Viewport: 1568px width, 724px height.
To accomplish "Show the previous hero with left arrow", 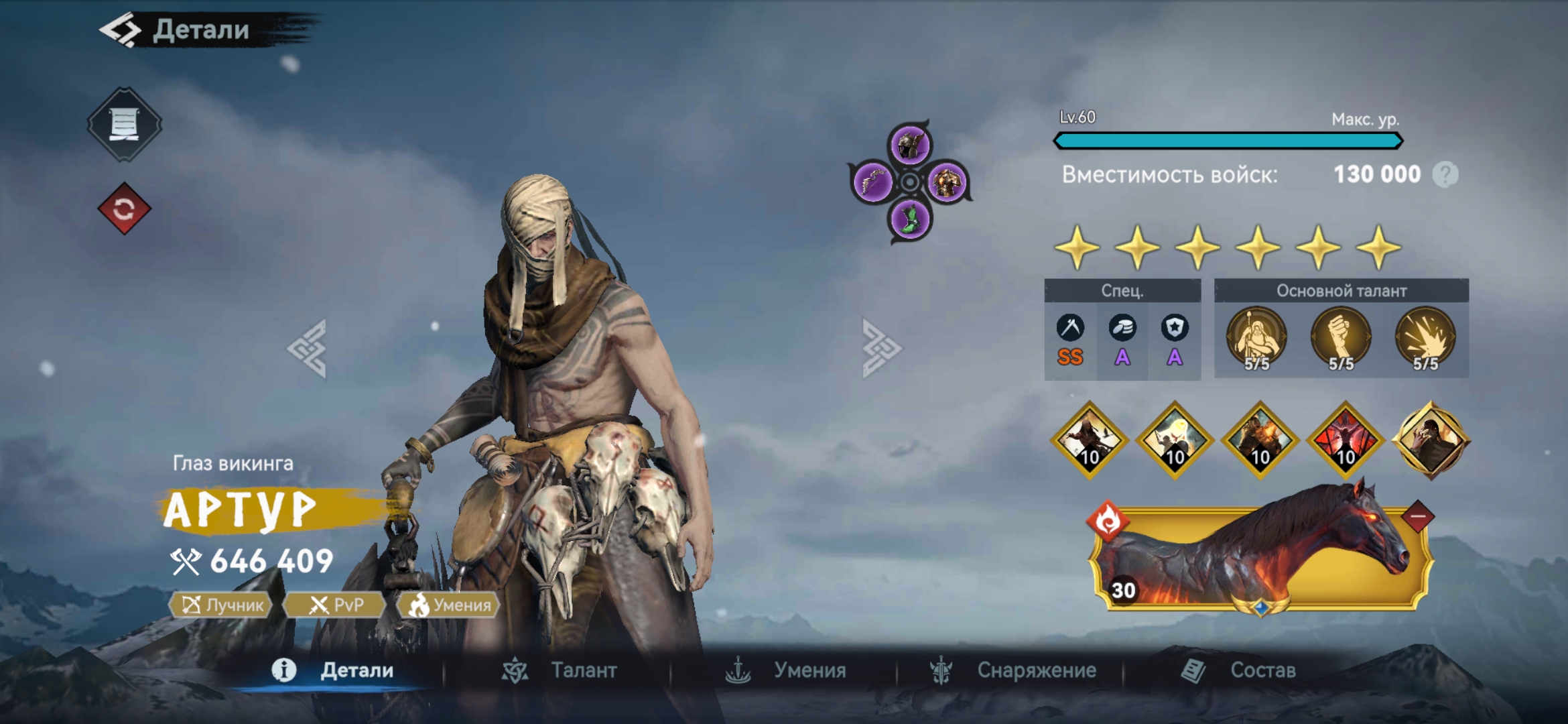I will point(308,349).
